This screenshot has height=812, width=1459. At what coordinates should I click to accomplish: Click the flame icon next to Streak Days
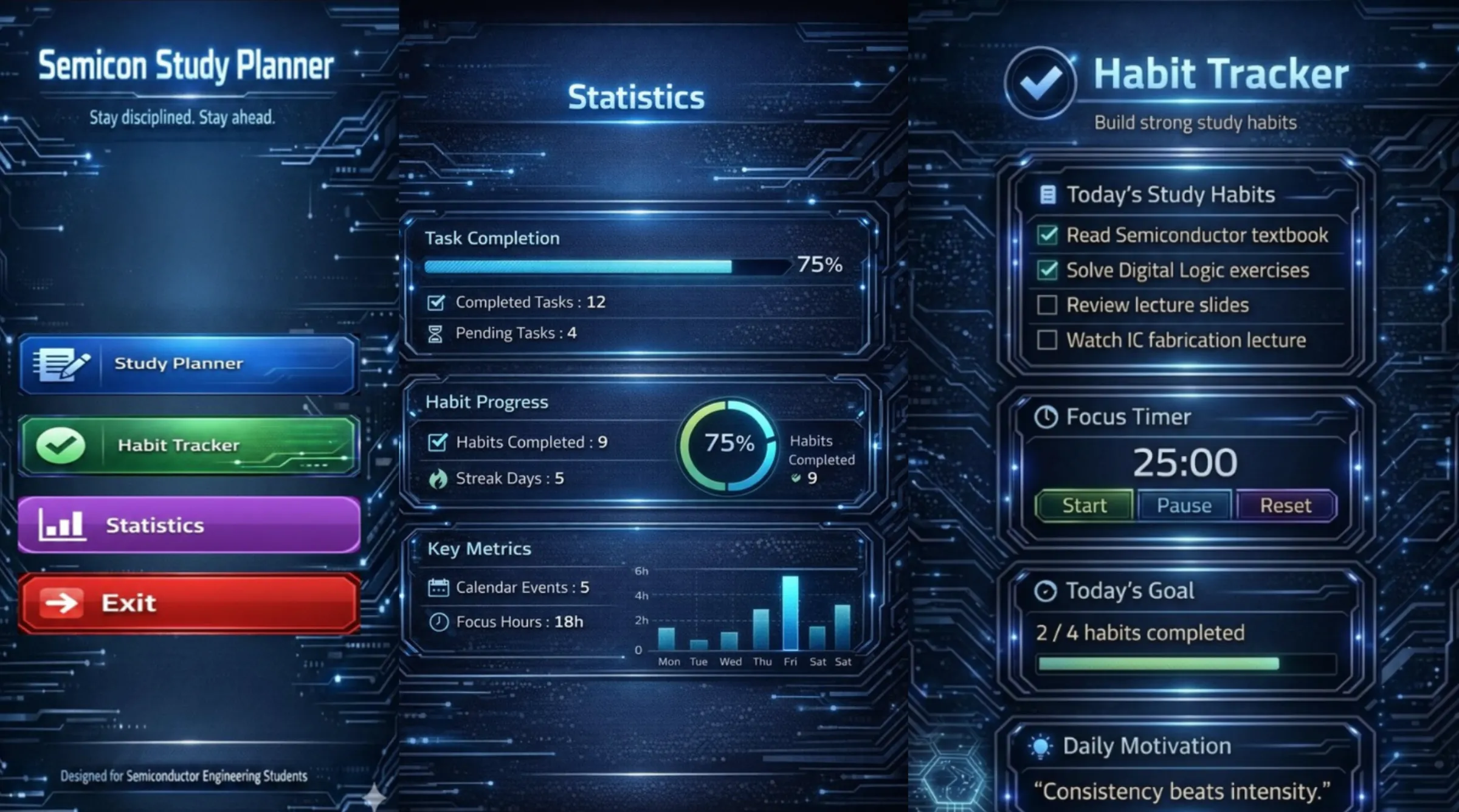[436, 478]
